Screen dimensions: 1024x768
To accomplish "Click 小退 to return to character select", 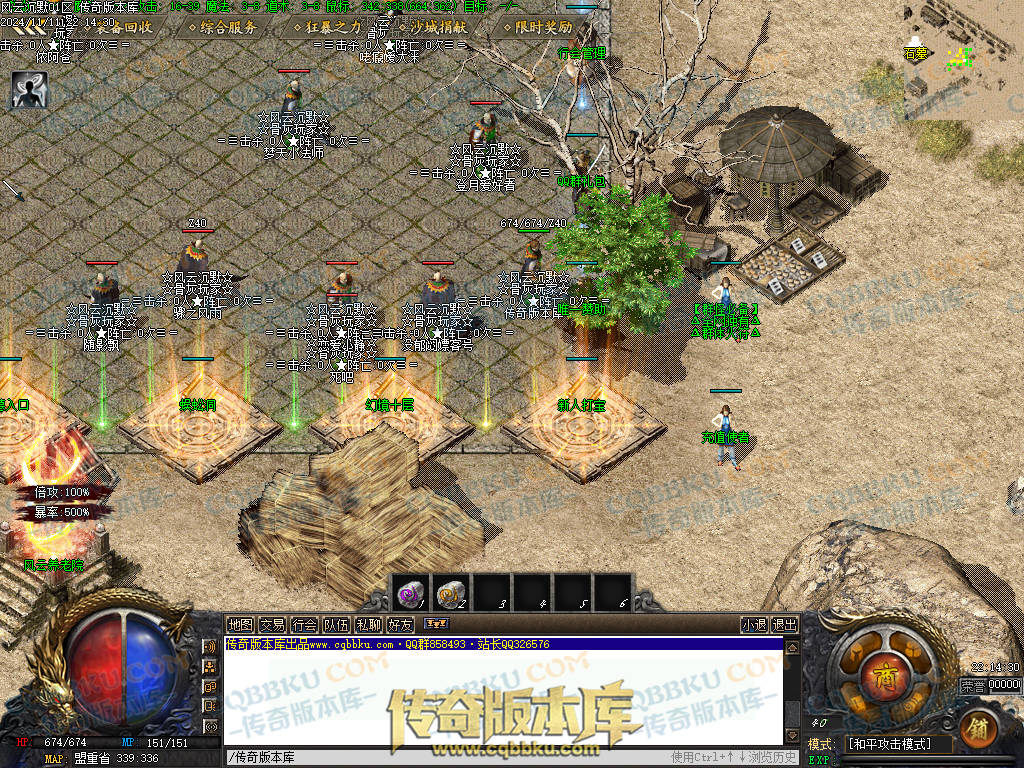I will [754, 625].
